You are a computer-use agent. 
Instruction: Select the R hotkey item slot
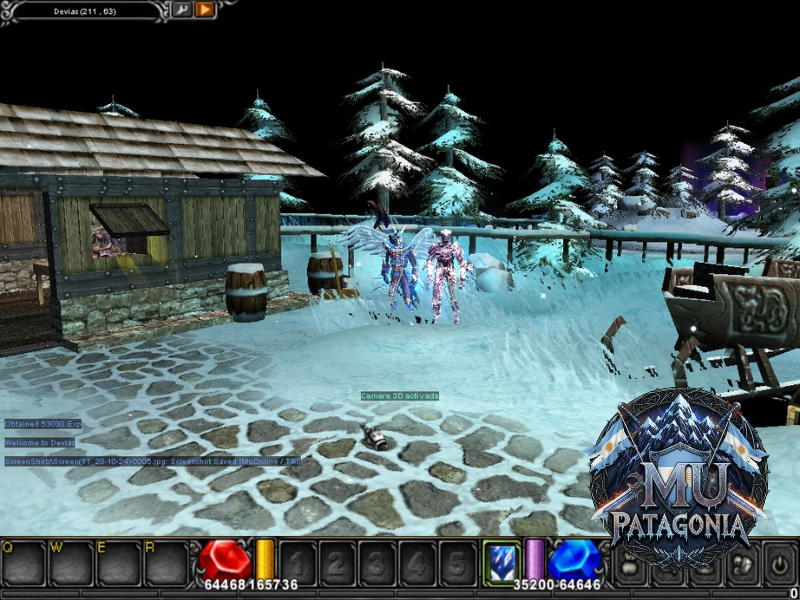[x=166, y=563]
